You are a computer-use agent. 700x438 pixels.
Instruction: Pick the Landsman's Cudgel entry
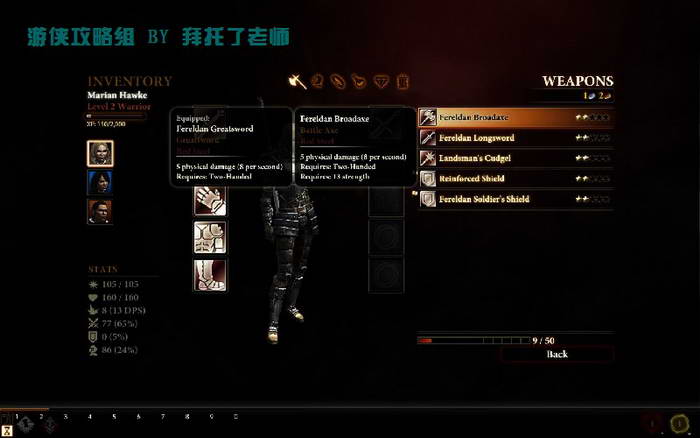tap(515, 158)
